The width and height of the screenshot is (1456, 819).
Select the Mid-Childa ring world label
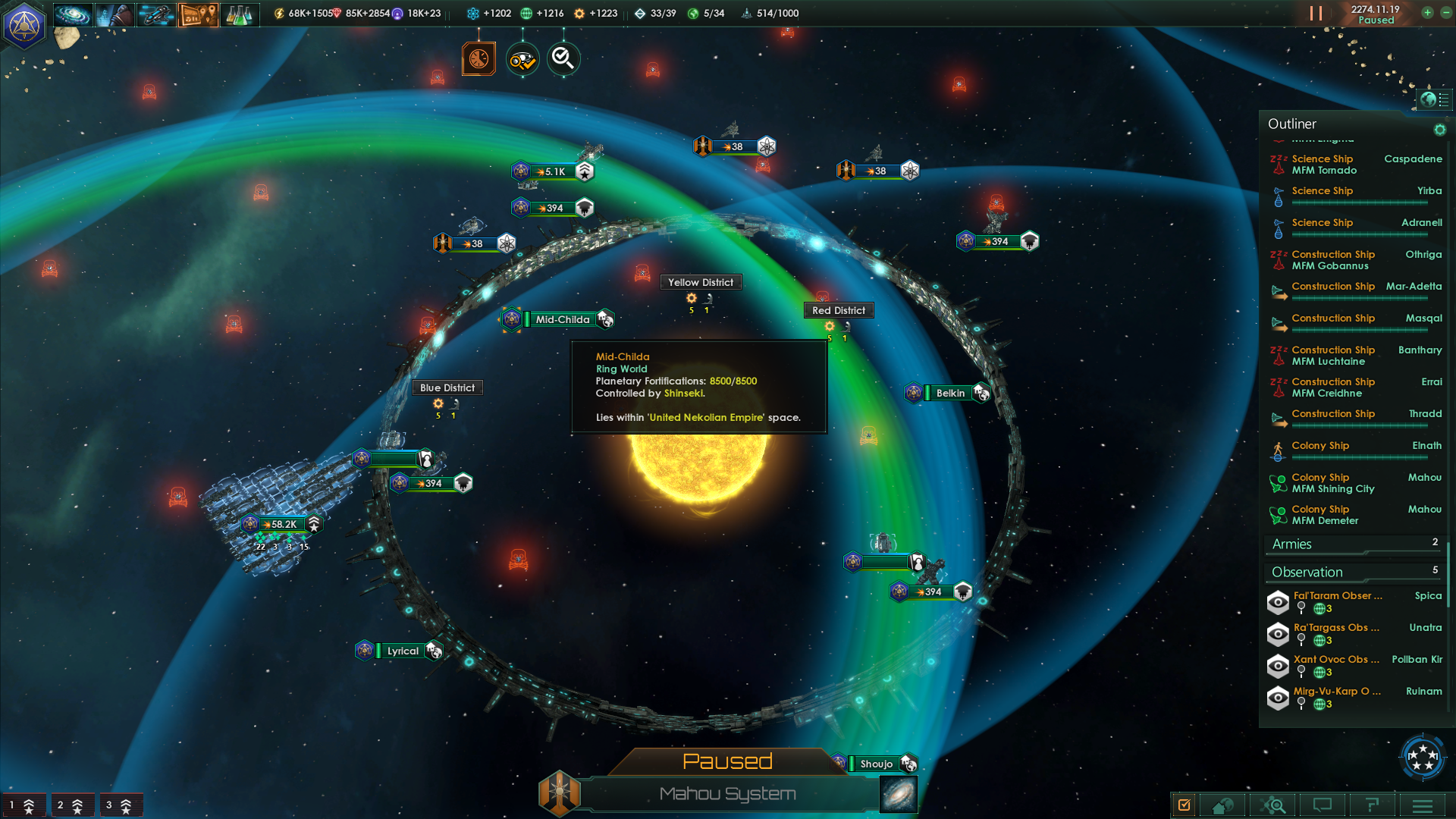[x=562, y=319]
